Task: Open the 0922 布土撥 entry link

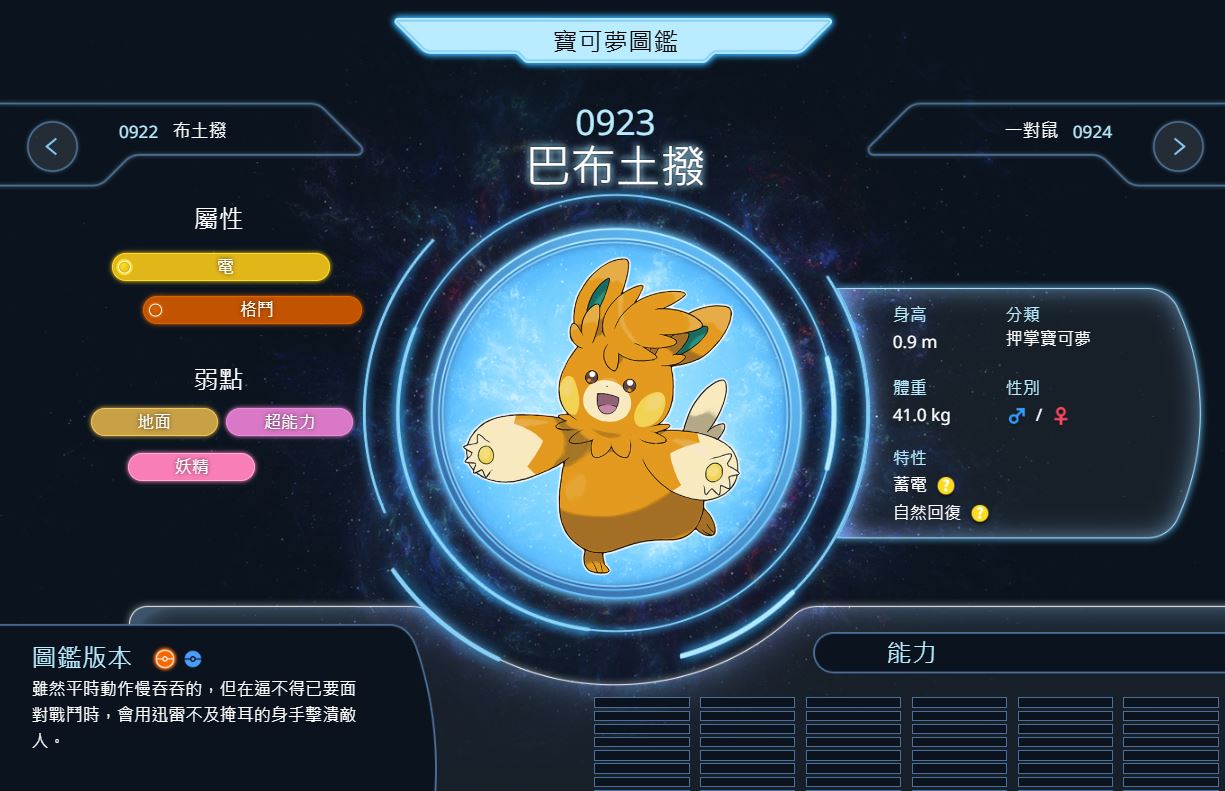Action: click(x=172, y=131)
